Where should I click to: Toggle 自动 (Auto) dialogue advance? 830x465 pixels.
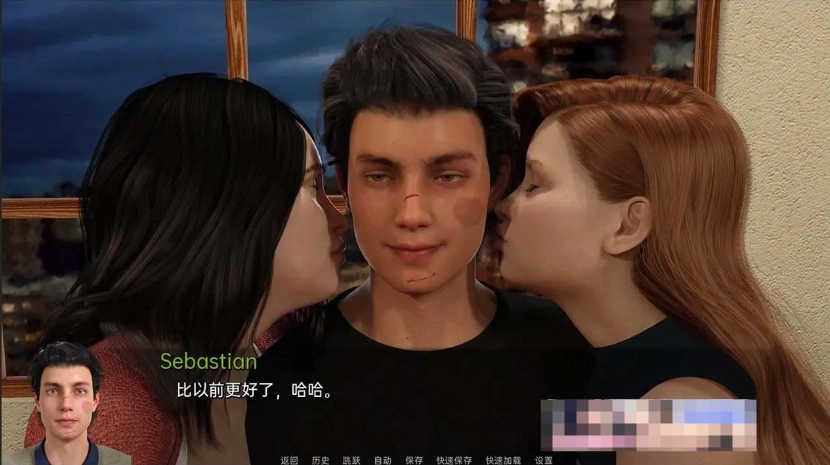click(x=382, y=460)
